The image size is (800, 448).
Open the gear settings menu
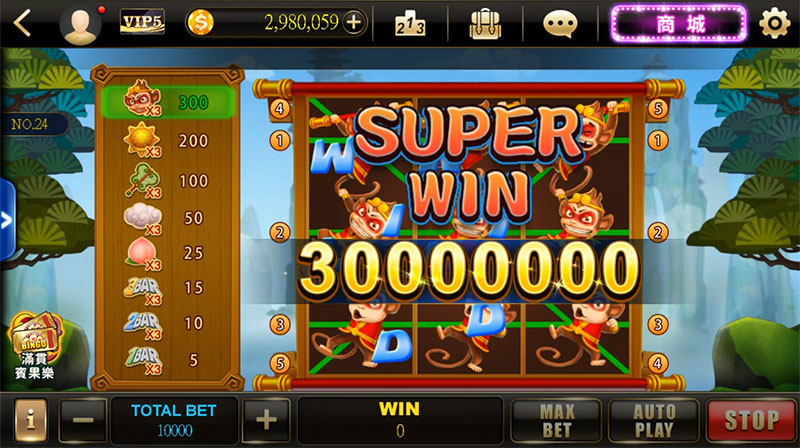(x=773, y=23)
